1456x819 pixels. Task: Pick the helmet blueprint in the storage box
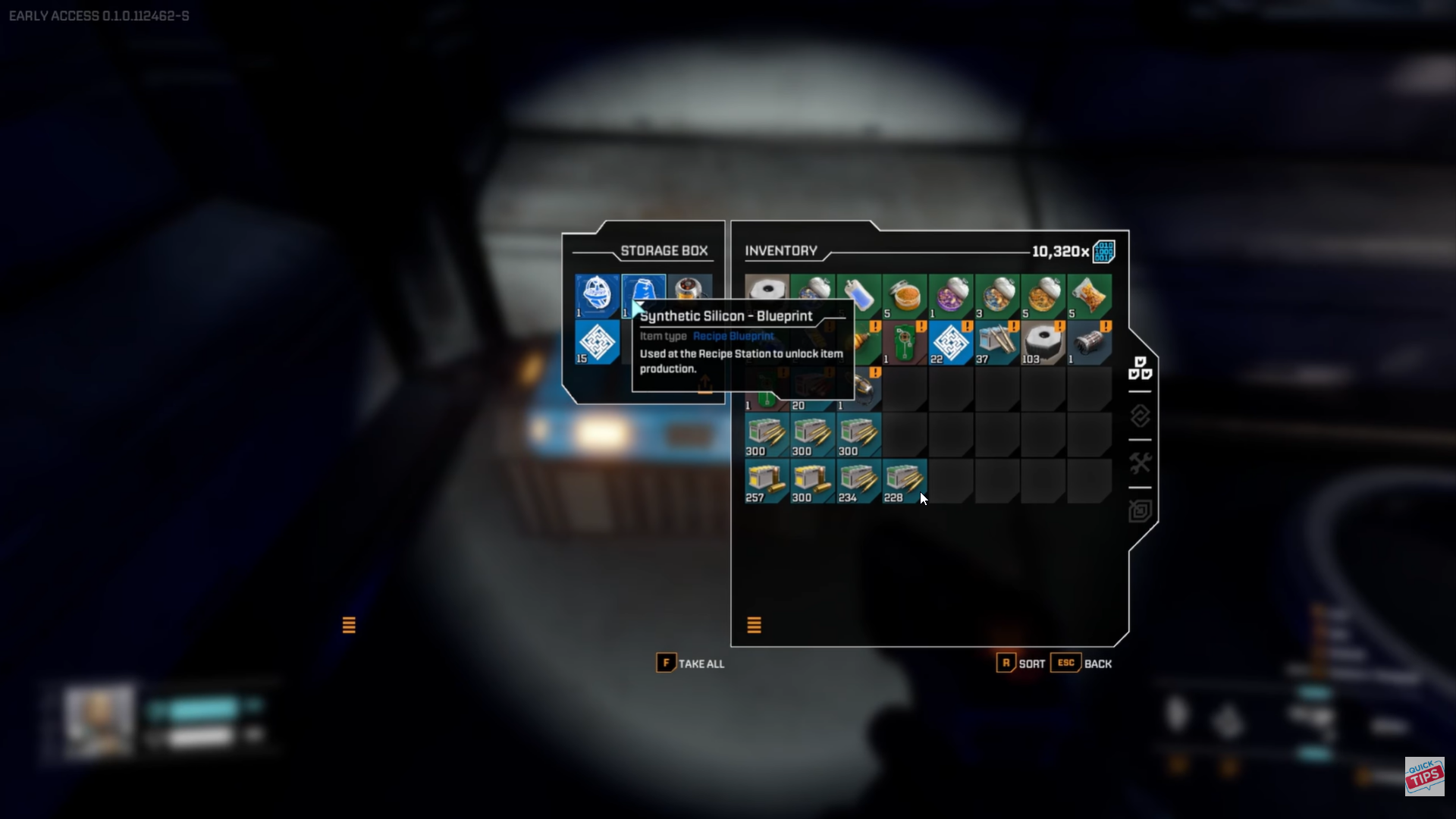tap(597, 296)
